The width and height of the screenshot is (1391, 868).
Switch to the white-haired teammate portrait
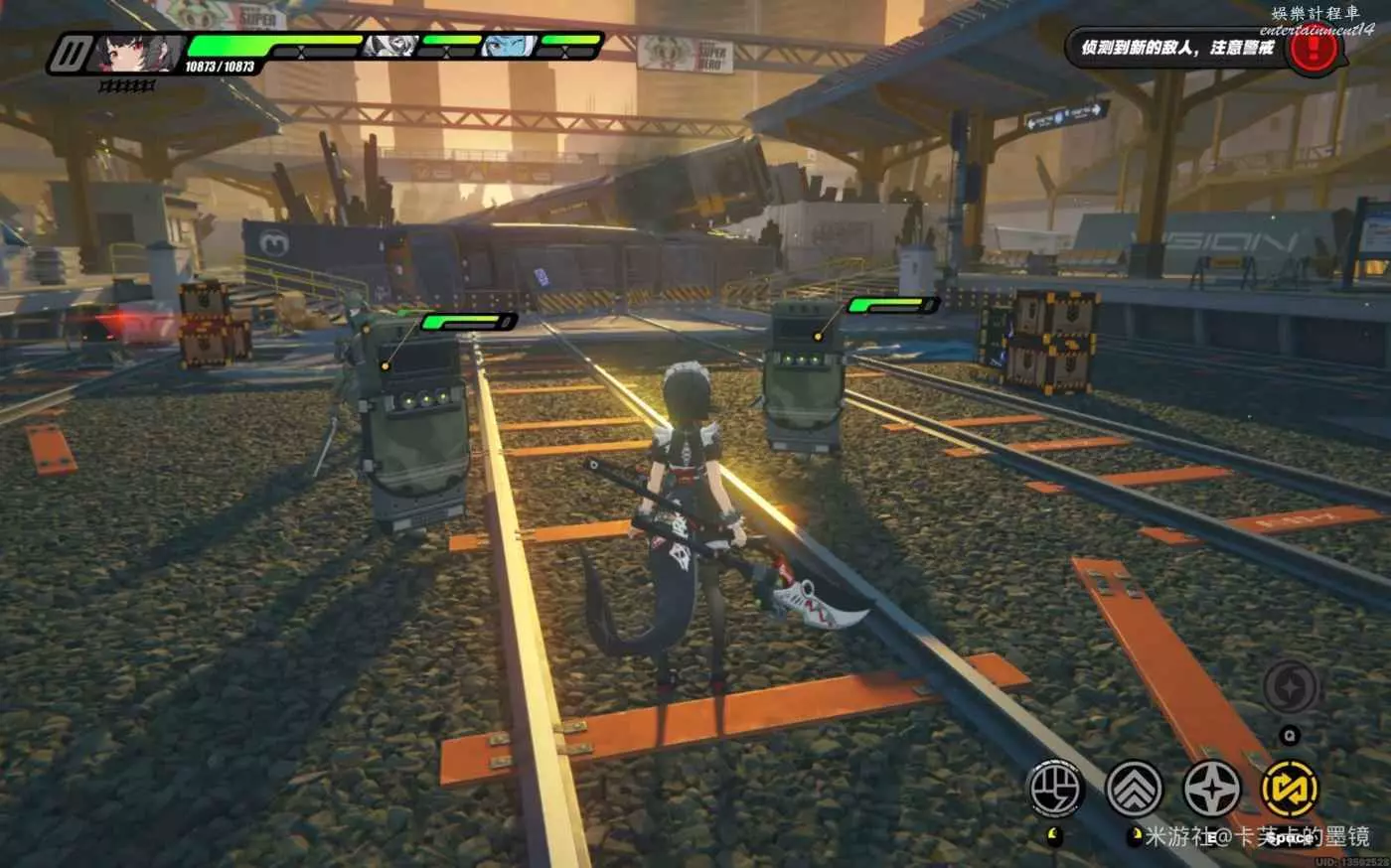(x=388, y=45)
